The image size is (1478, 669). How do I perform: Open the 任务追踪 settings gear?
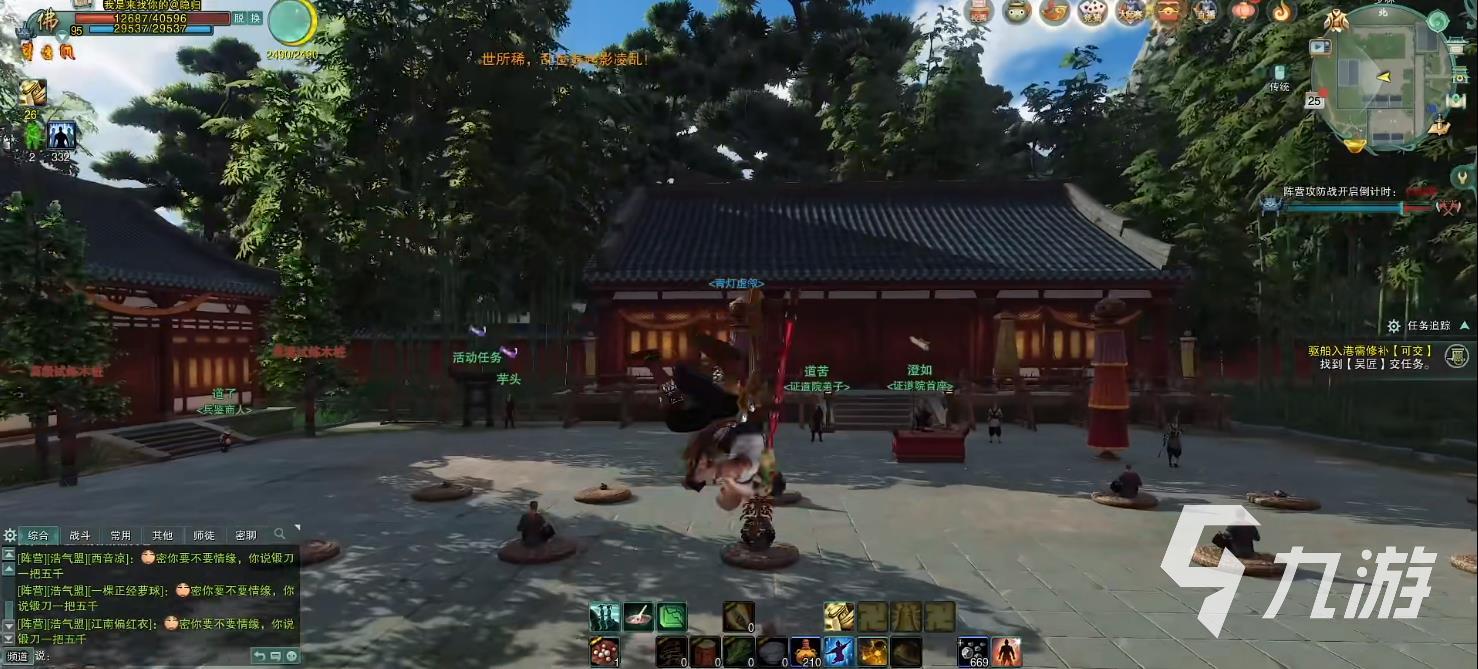pos(1393,326)
